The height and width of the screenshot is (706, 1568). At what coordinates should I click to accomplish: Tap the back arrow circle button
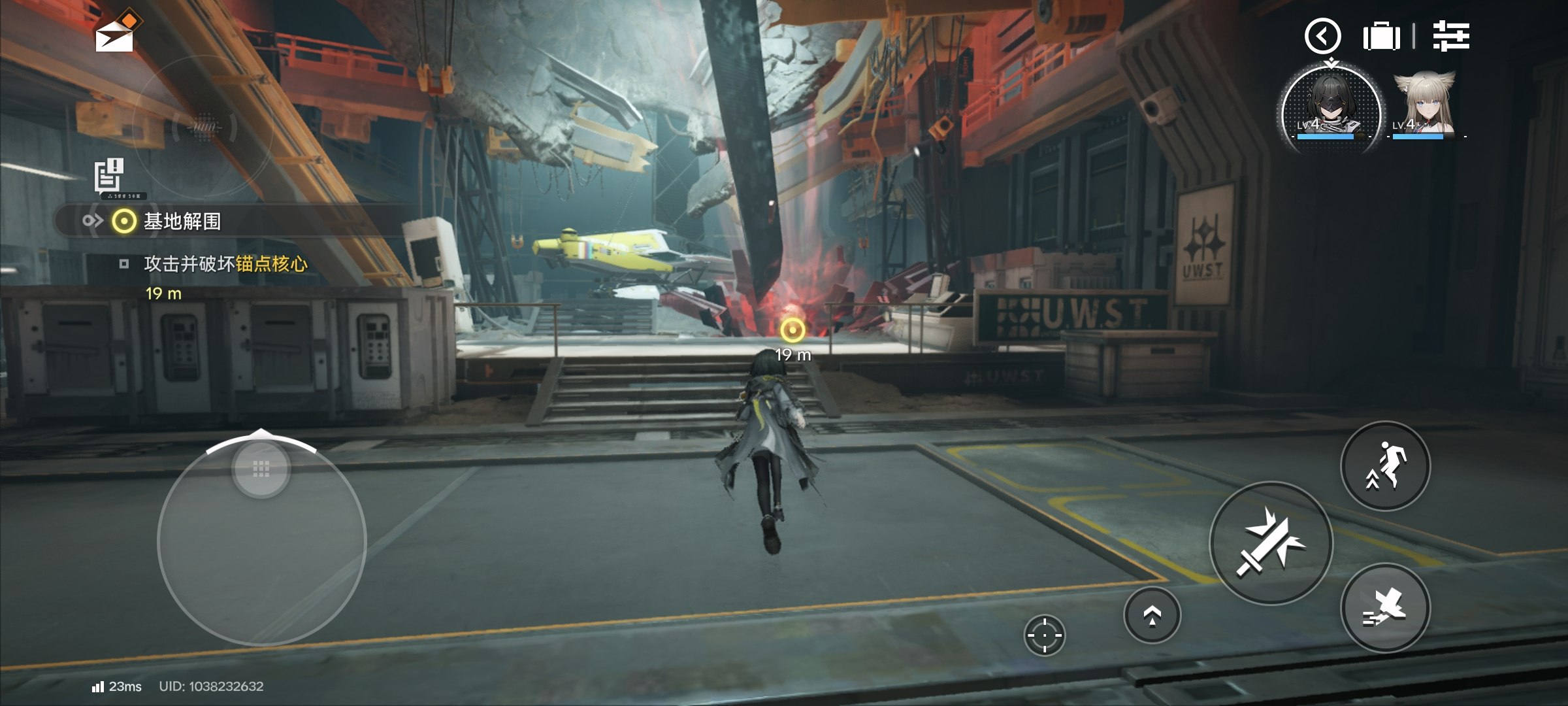pos(1322,36)
